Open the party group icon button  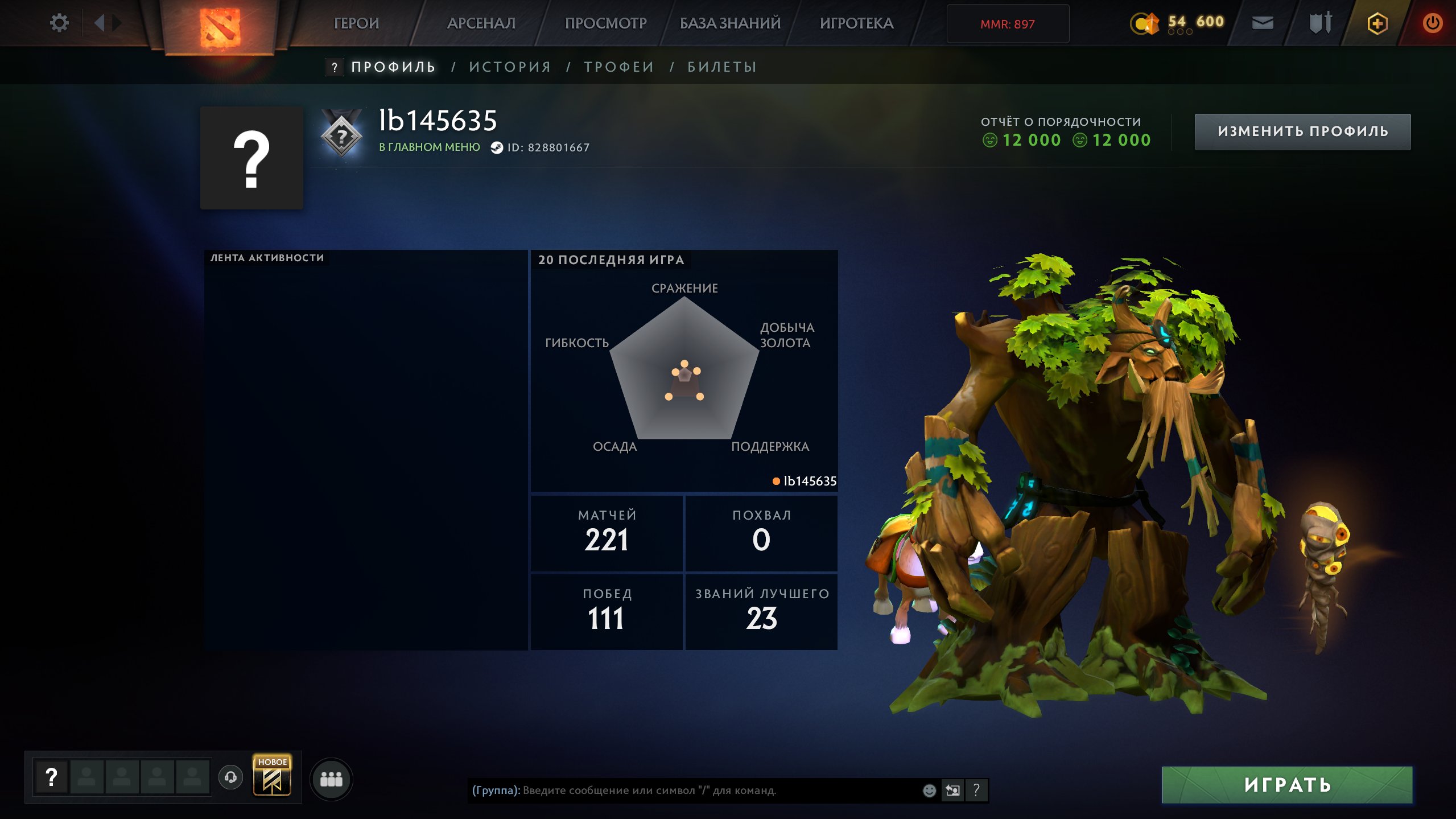tap(331, 779)
